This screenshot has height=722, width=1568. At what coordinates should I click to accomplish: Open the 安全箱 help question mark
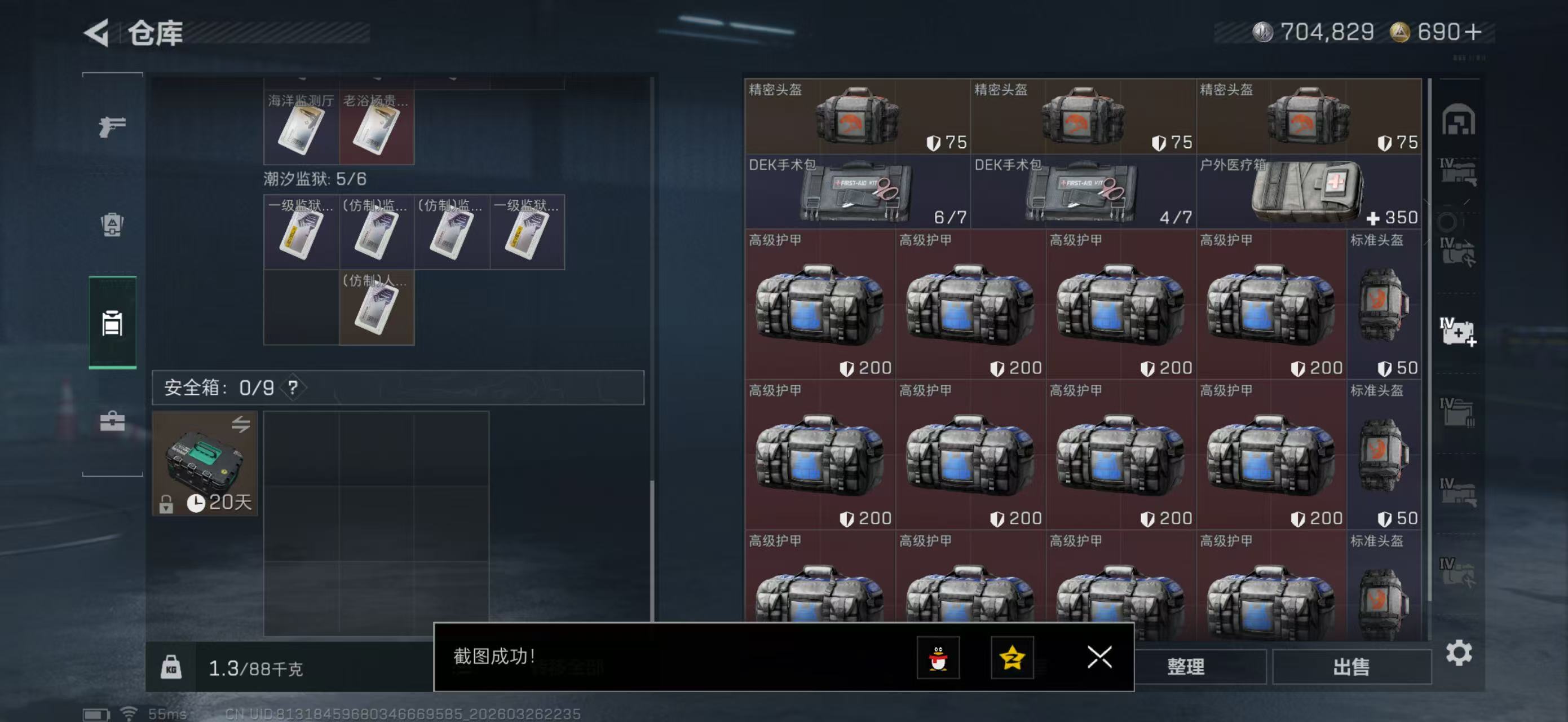click(x=293, y=390)
